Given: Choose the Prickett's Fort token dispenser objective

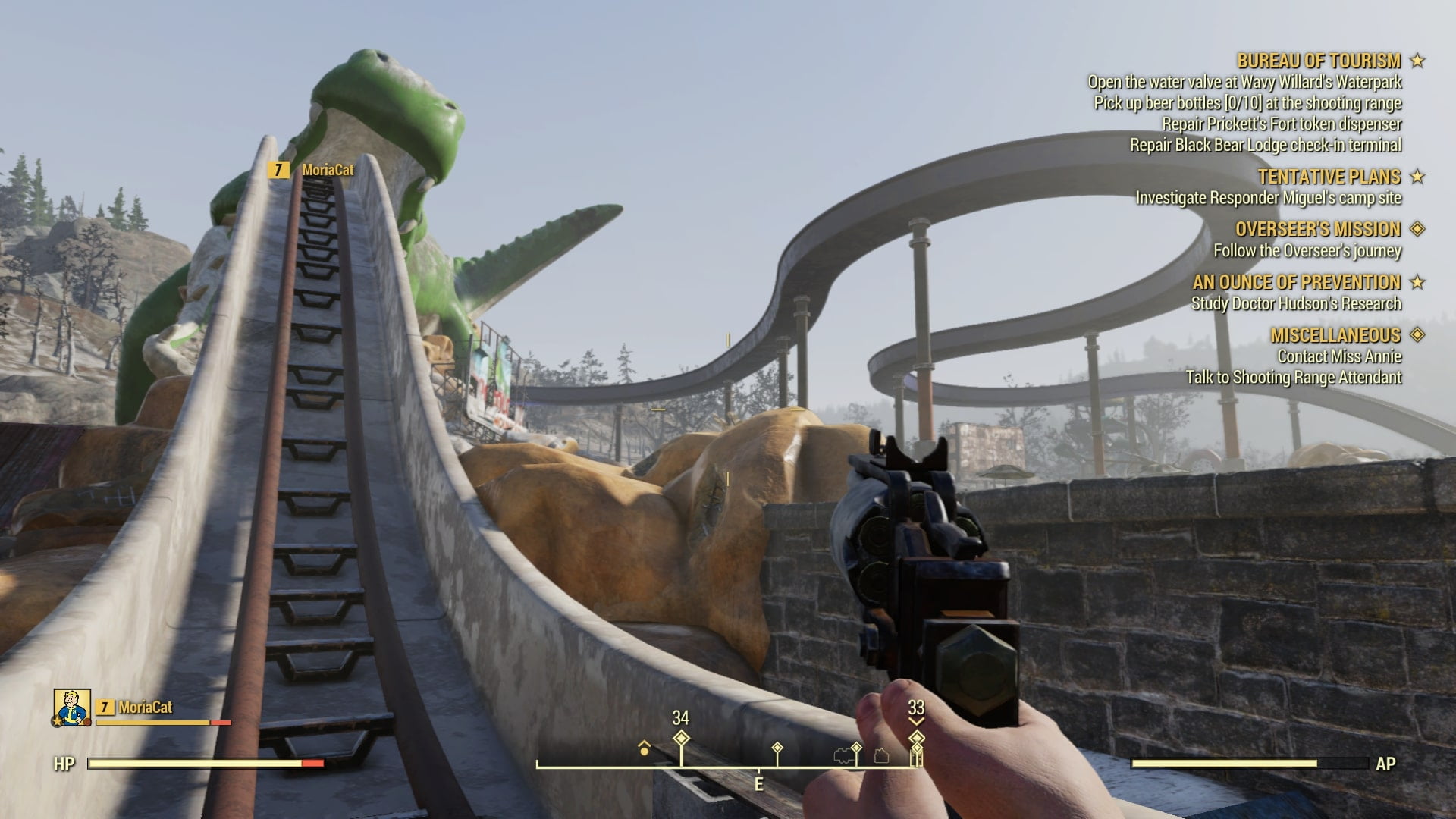Looking at the screenshot, I should pos(1282,124).
